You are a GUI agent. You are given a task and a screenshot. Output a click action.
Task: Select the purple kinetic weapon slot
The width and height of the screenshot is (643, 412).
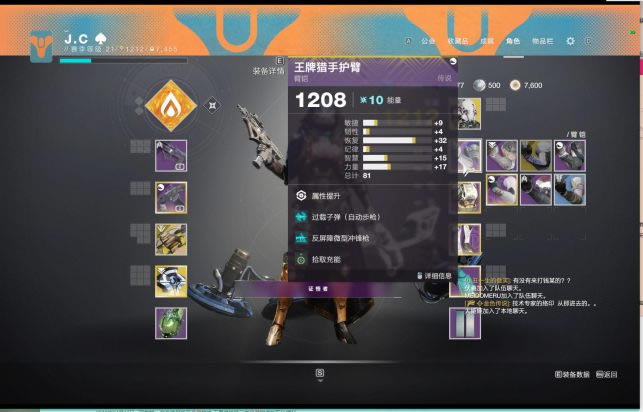pos(170,156)
